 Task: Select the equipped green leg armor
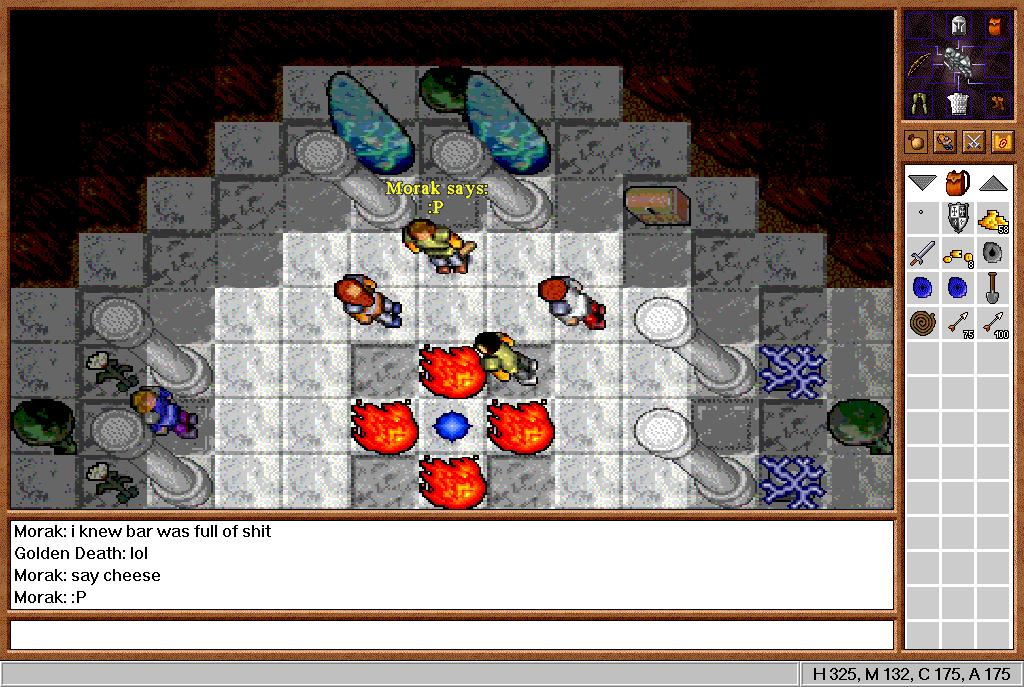(920, 102)
